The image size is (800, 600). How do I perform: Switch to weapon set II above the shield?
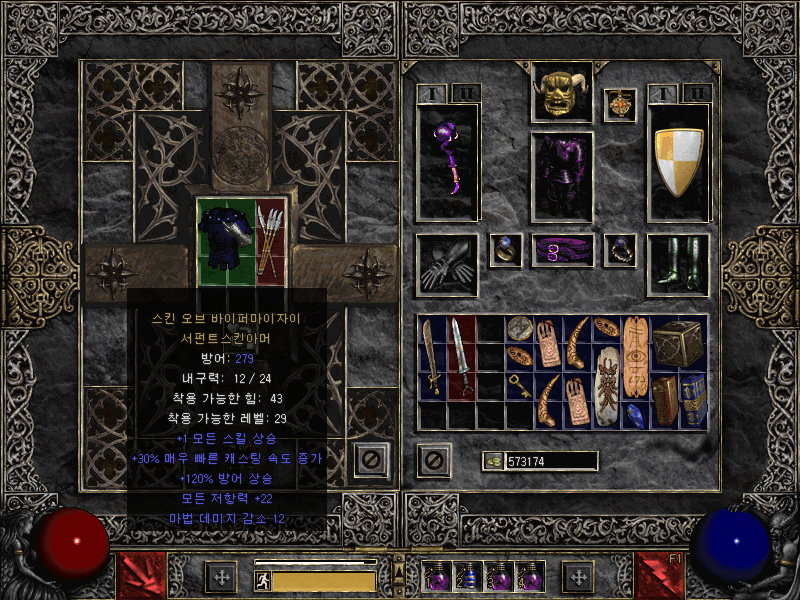tap(696, 93)
